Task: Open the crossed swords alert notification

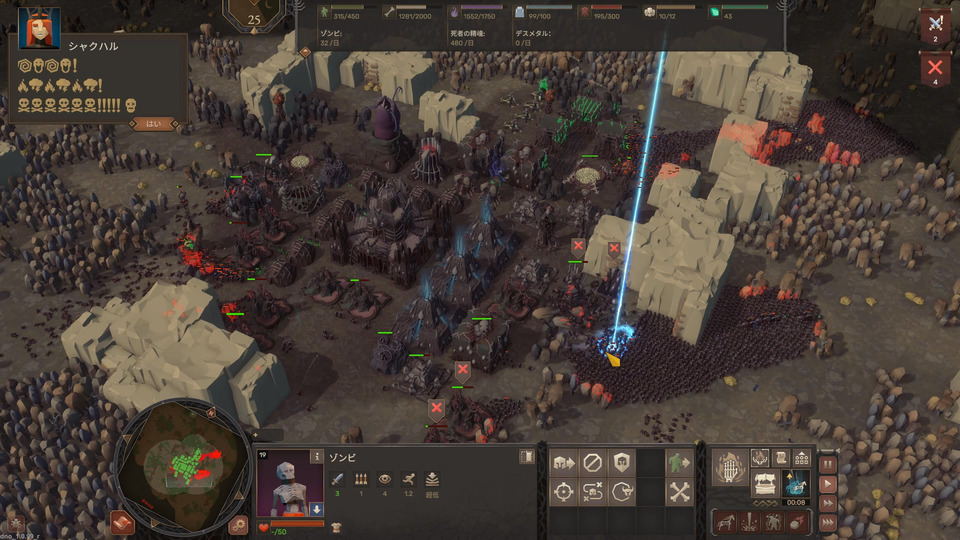Action: 935,24
